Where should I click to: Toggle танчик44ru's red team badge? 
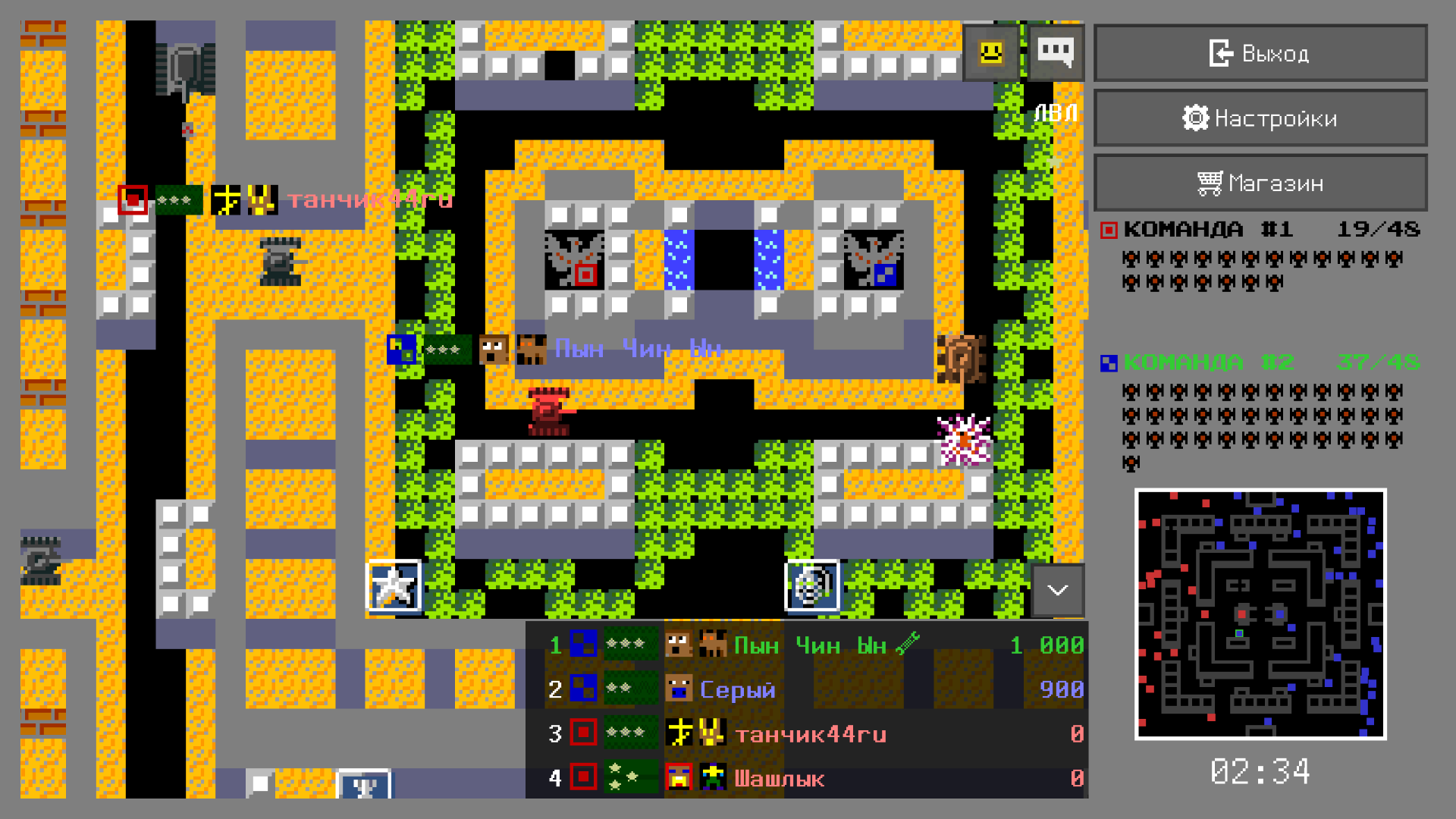point(581,733)
